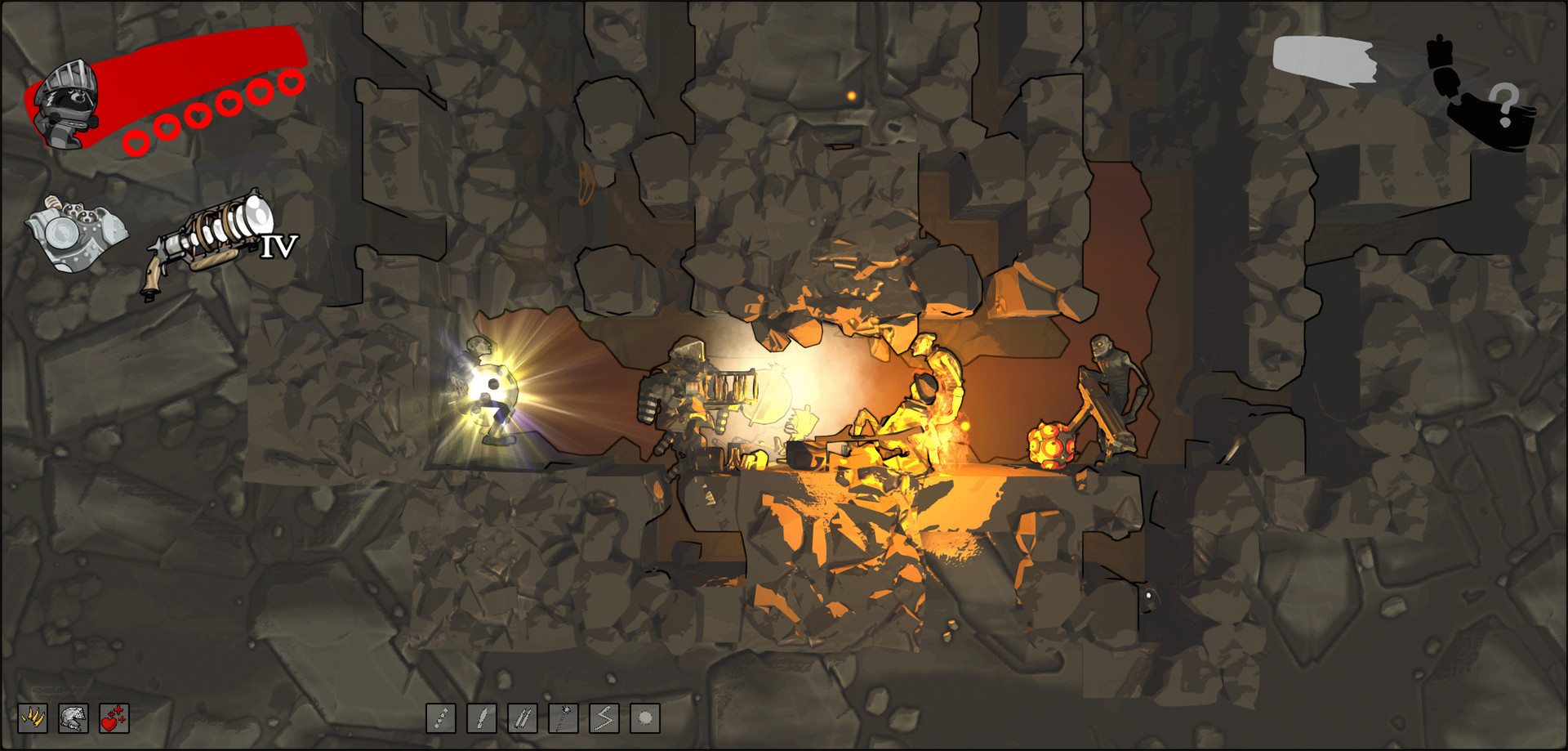Click the raccoon pelt item icon
The image size is (1568, 751).
74,719
